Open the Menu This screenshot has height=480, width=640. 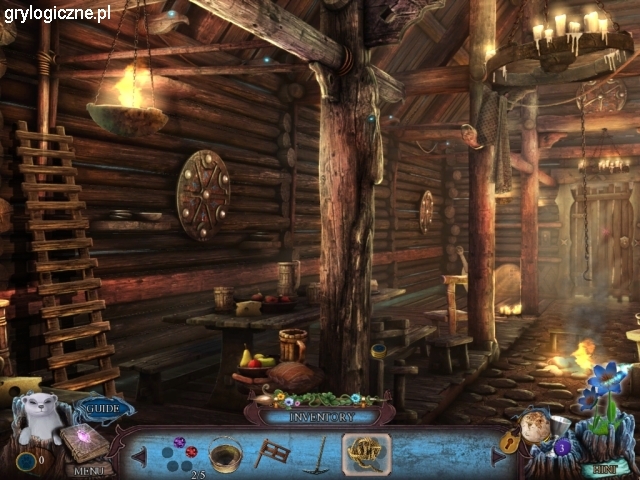pos(89,468)
